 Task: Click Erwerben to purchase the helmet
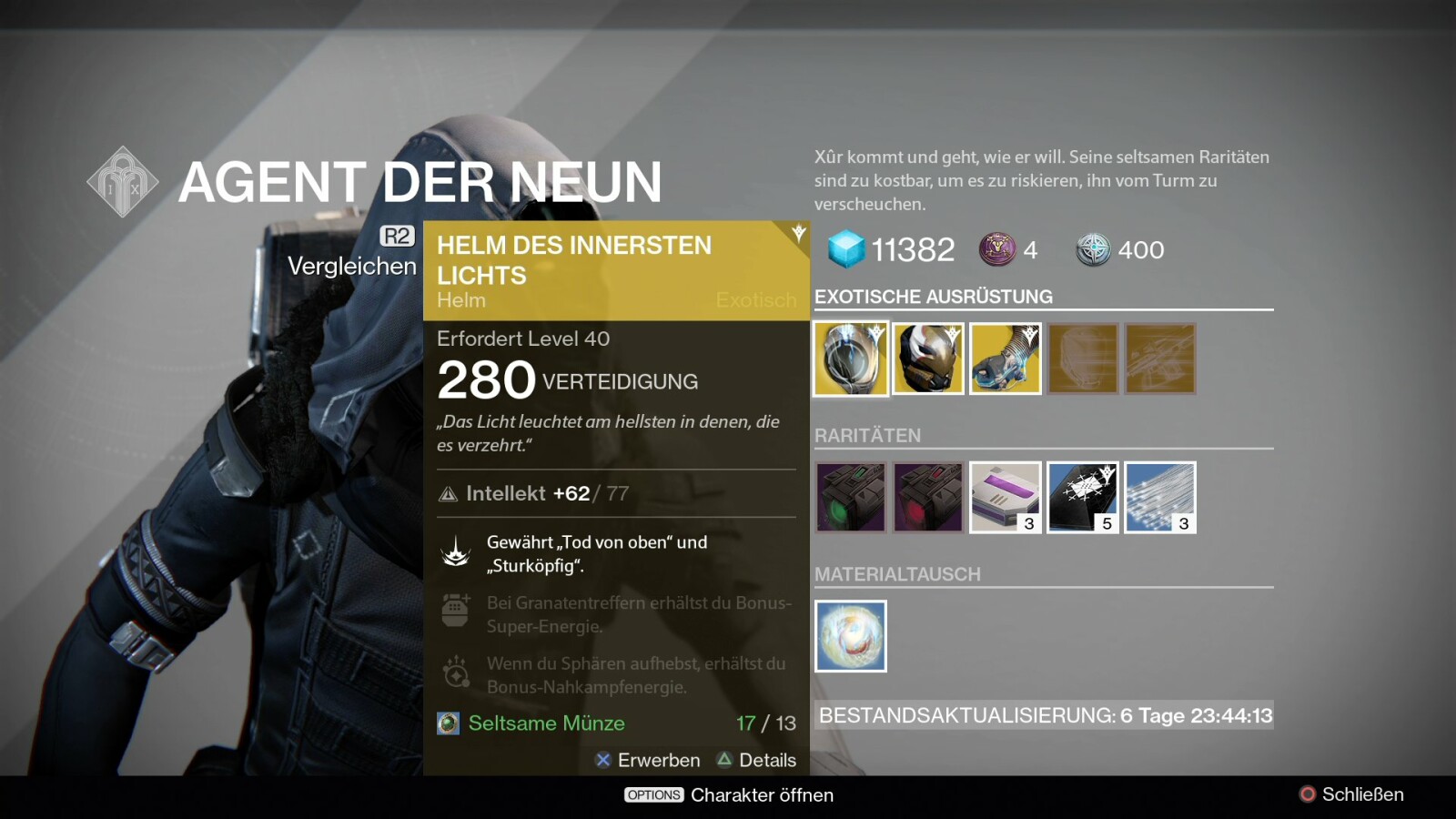[x=648, y=760]
